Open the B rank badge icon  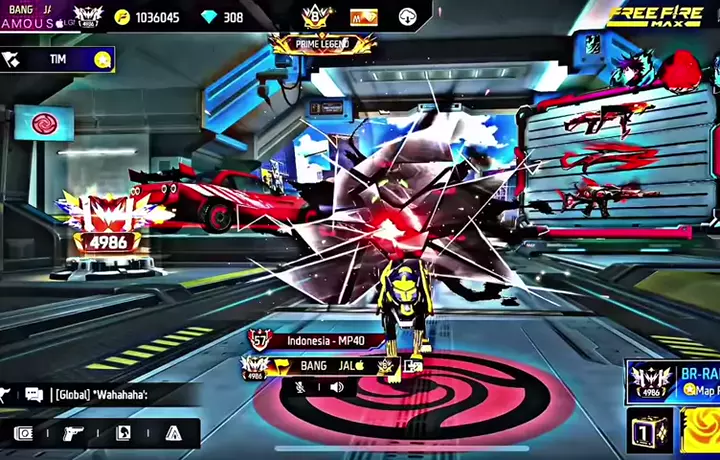pos(315,16)
